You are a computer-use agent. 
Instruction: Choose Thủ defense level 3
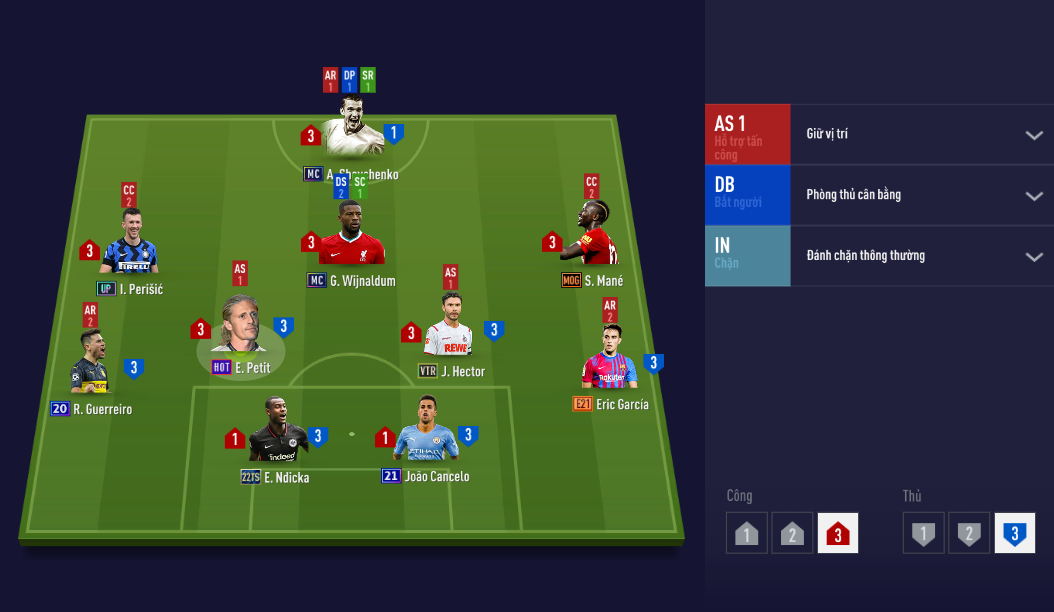[1015, 533]
